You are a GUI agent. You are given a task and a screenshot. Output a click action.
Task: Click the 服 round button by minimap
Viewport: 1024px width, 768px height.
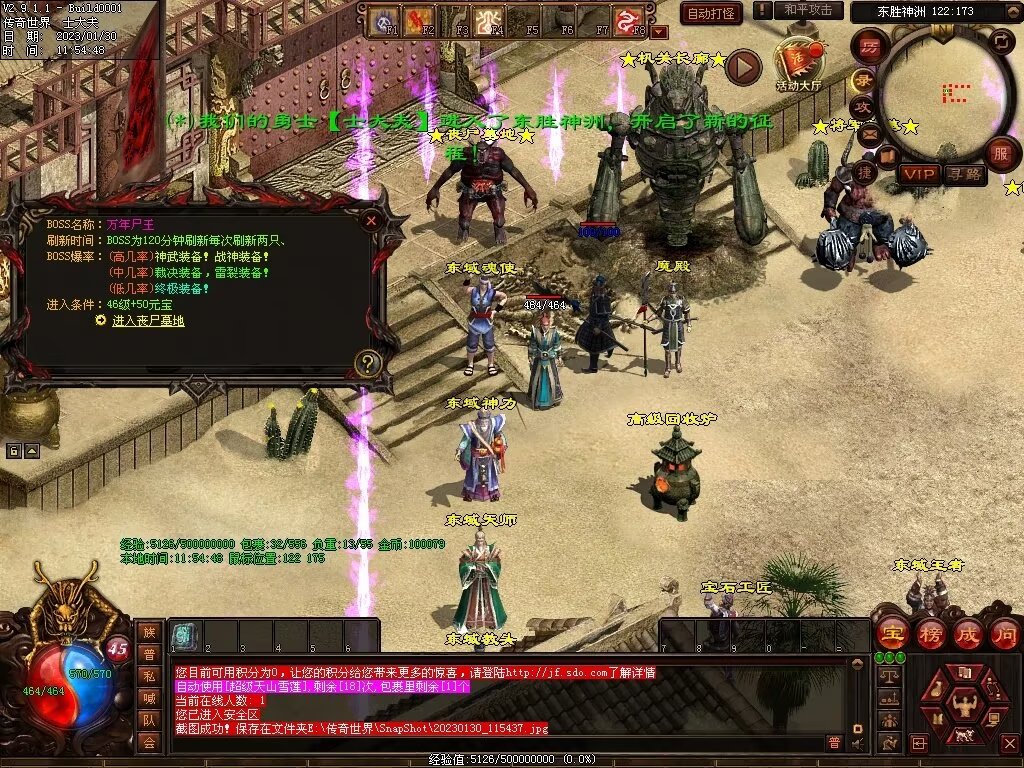pos(1000,154)
